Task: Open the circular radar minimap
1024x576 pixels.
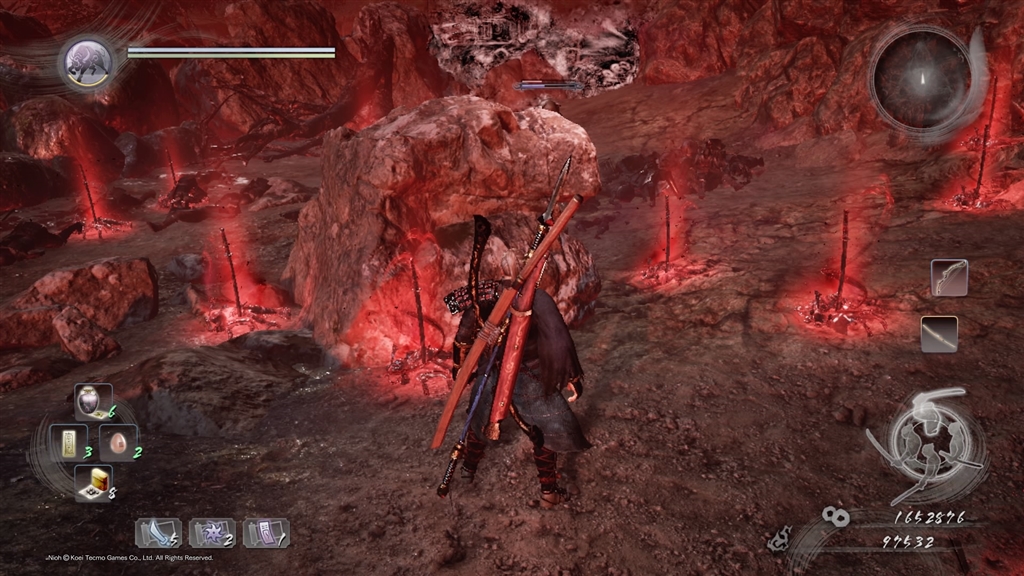Action: pos(922,76)
